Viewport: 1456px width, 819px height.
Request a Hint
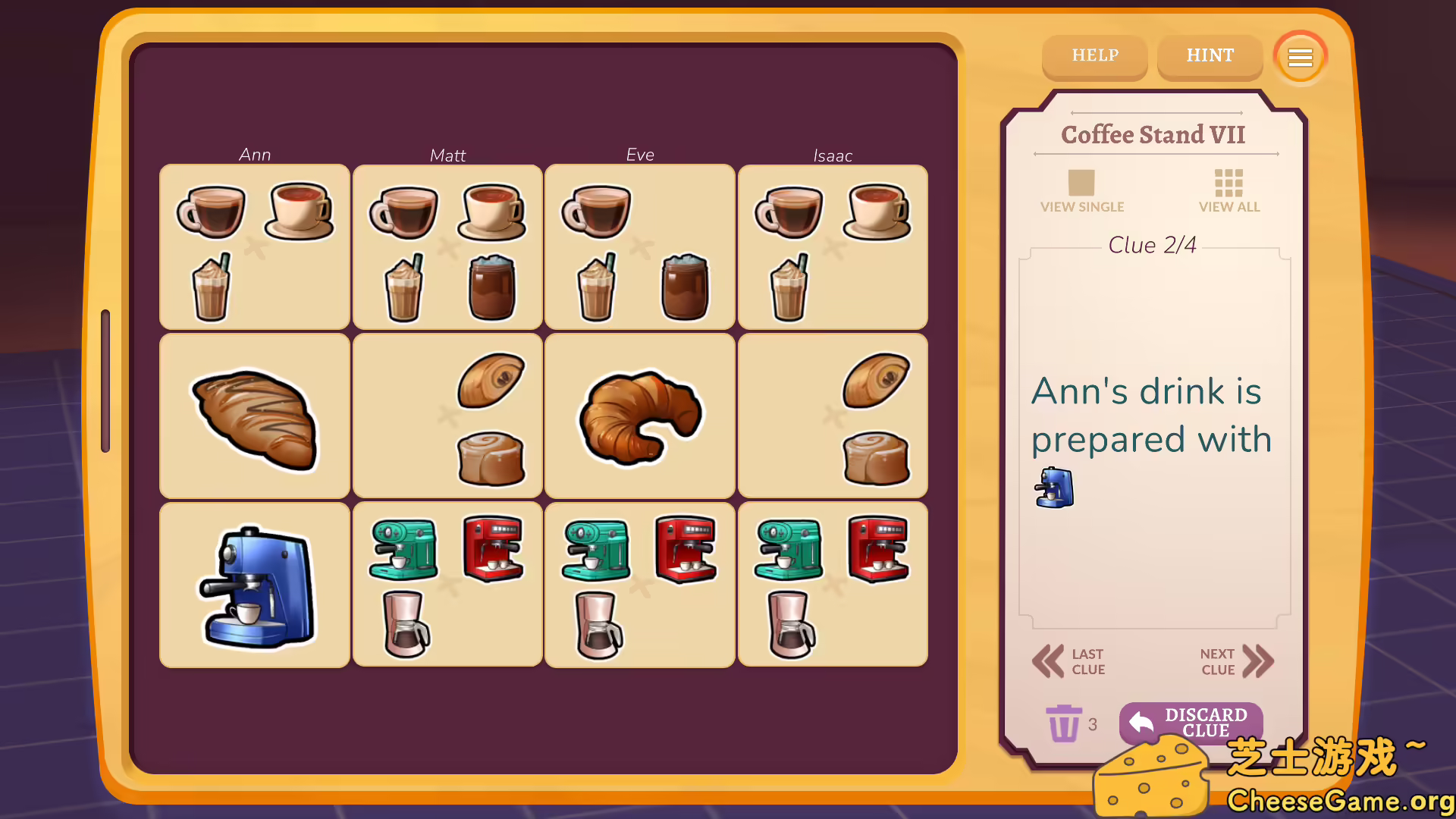1210,56
